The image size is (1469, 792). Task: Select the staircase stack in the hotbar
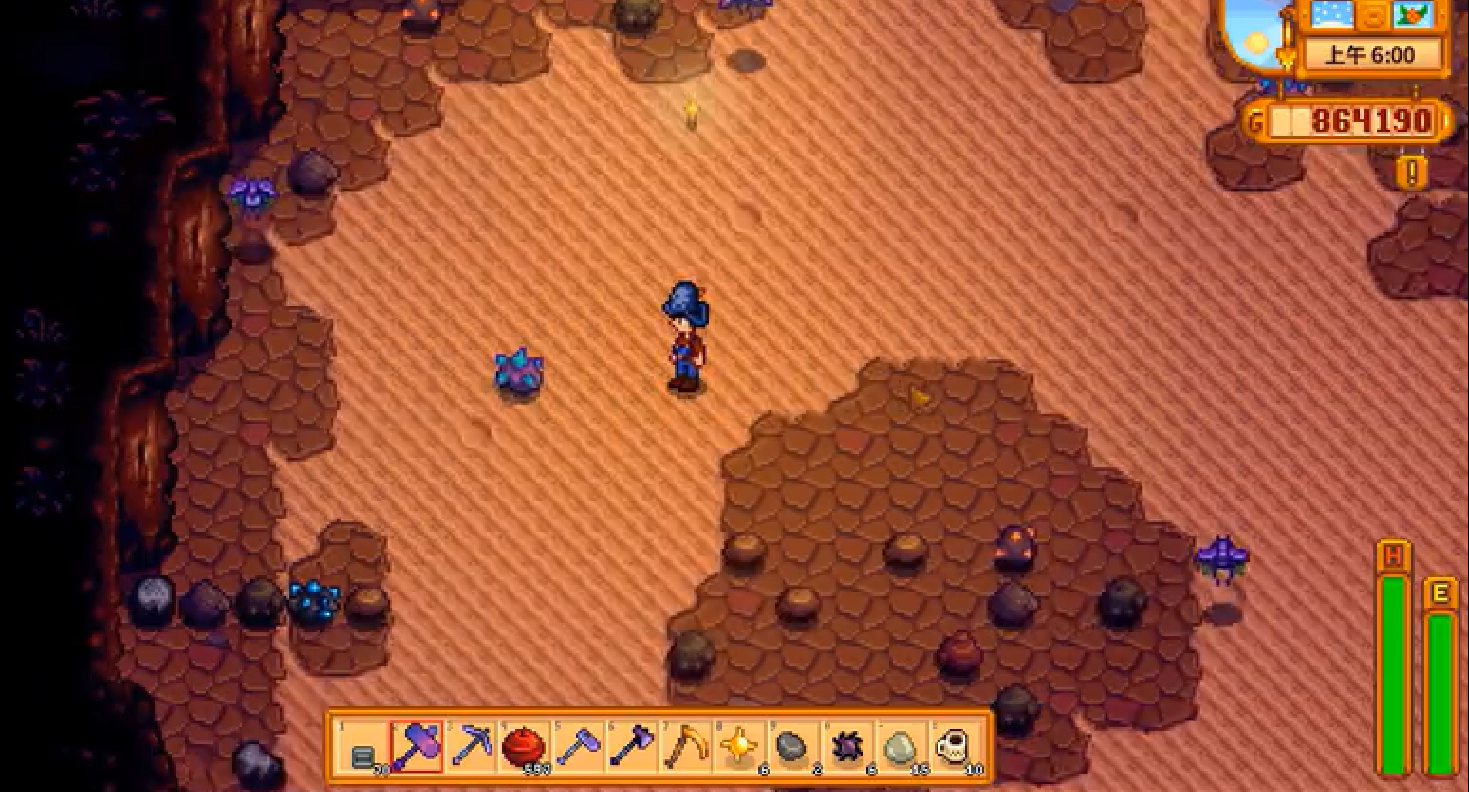363,748
